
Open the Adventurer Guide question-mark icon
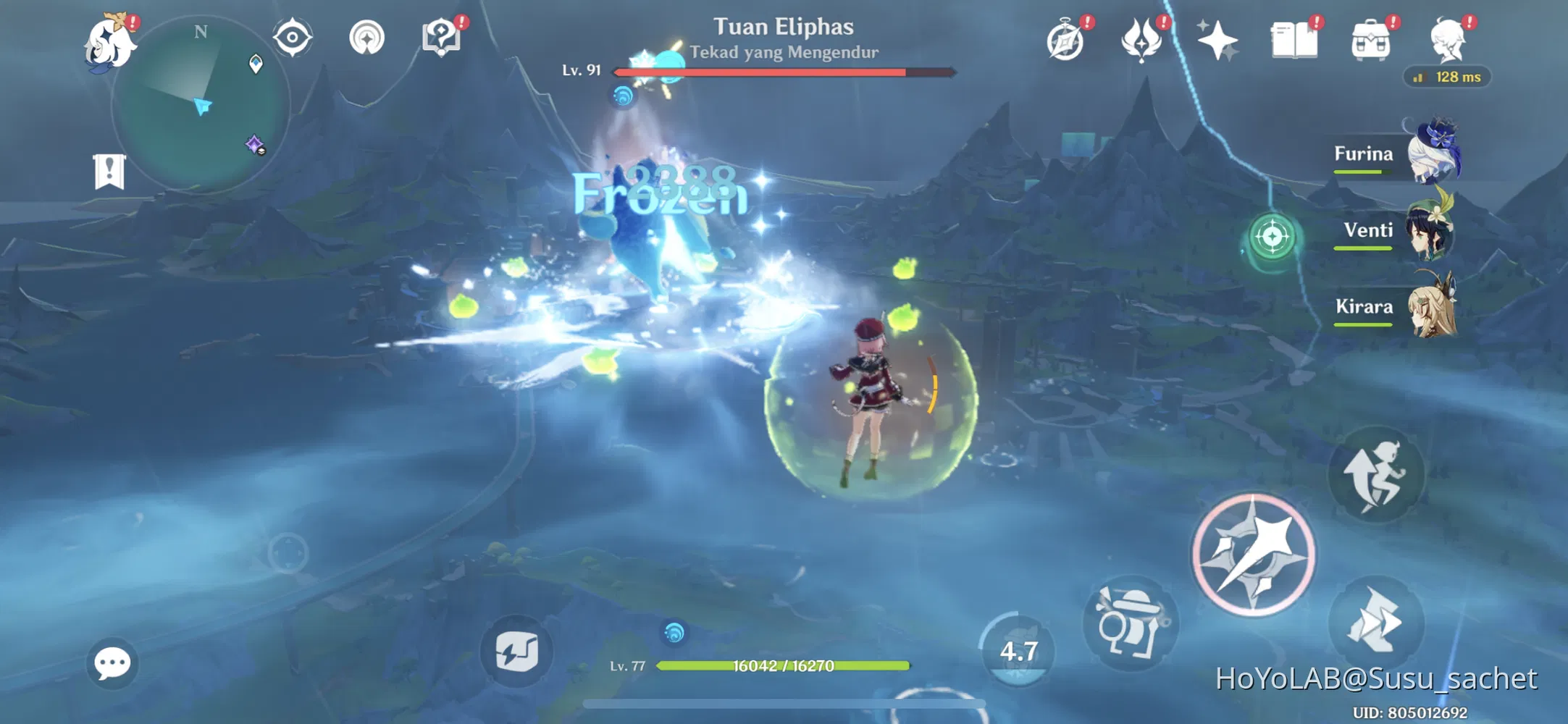[440, 38]
